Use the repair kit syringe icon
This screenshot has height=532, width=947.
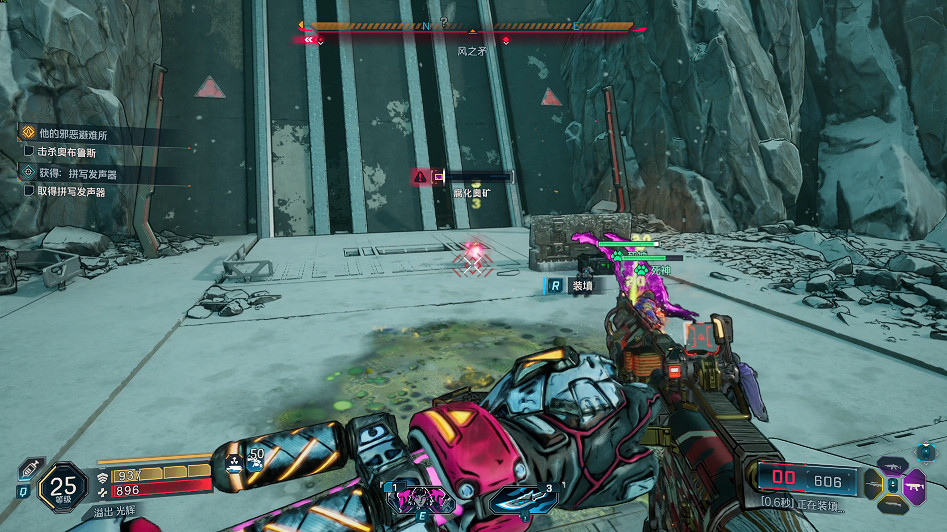29,470
